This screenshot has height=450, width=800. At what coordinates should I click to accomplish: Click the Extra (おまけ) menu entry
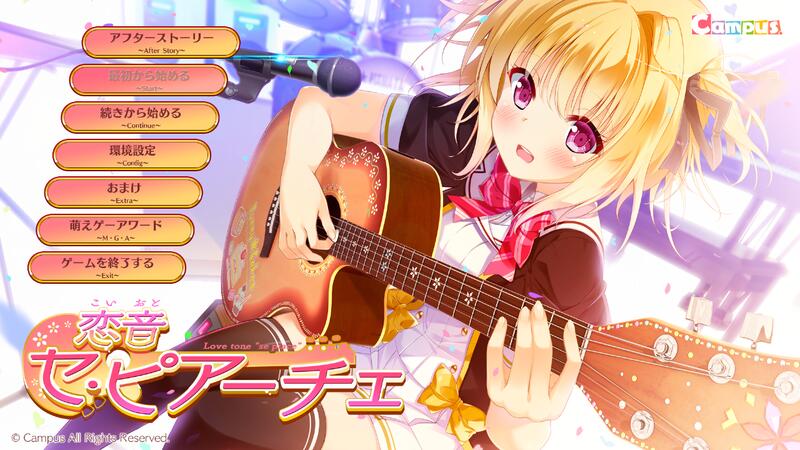tap(124, 191)
